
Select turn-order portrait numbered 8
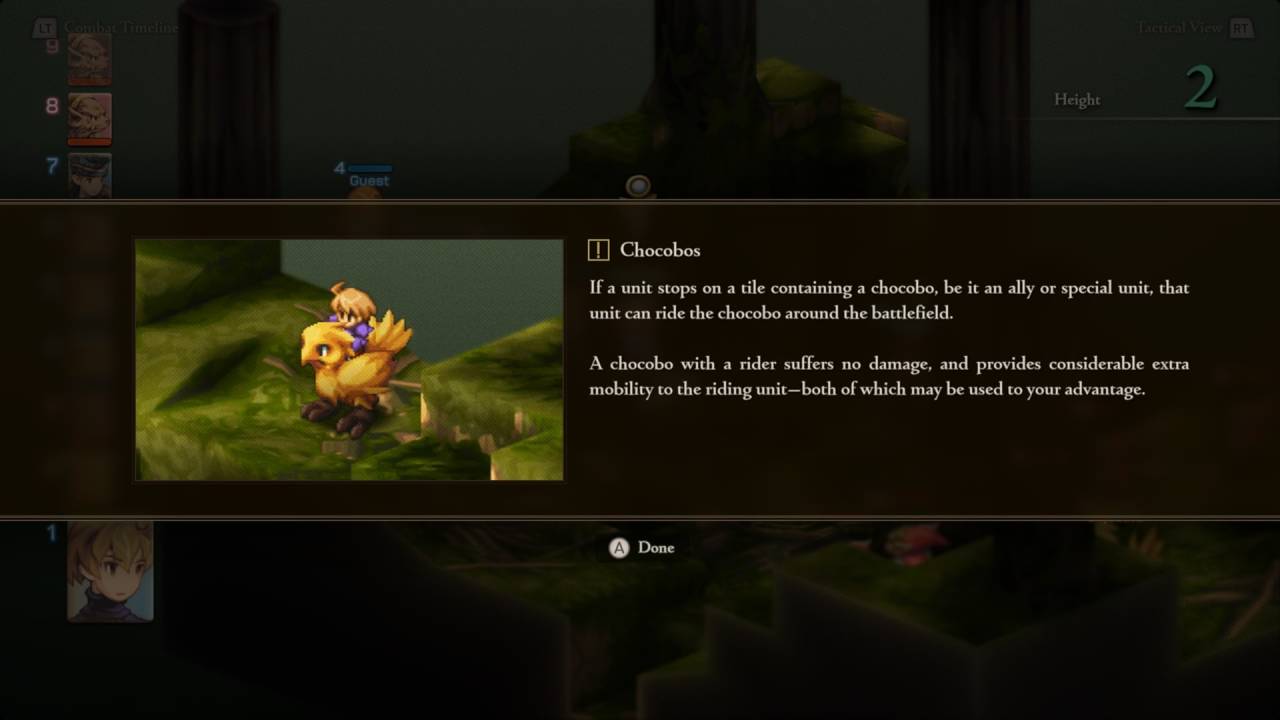(x=90, y=118)
